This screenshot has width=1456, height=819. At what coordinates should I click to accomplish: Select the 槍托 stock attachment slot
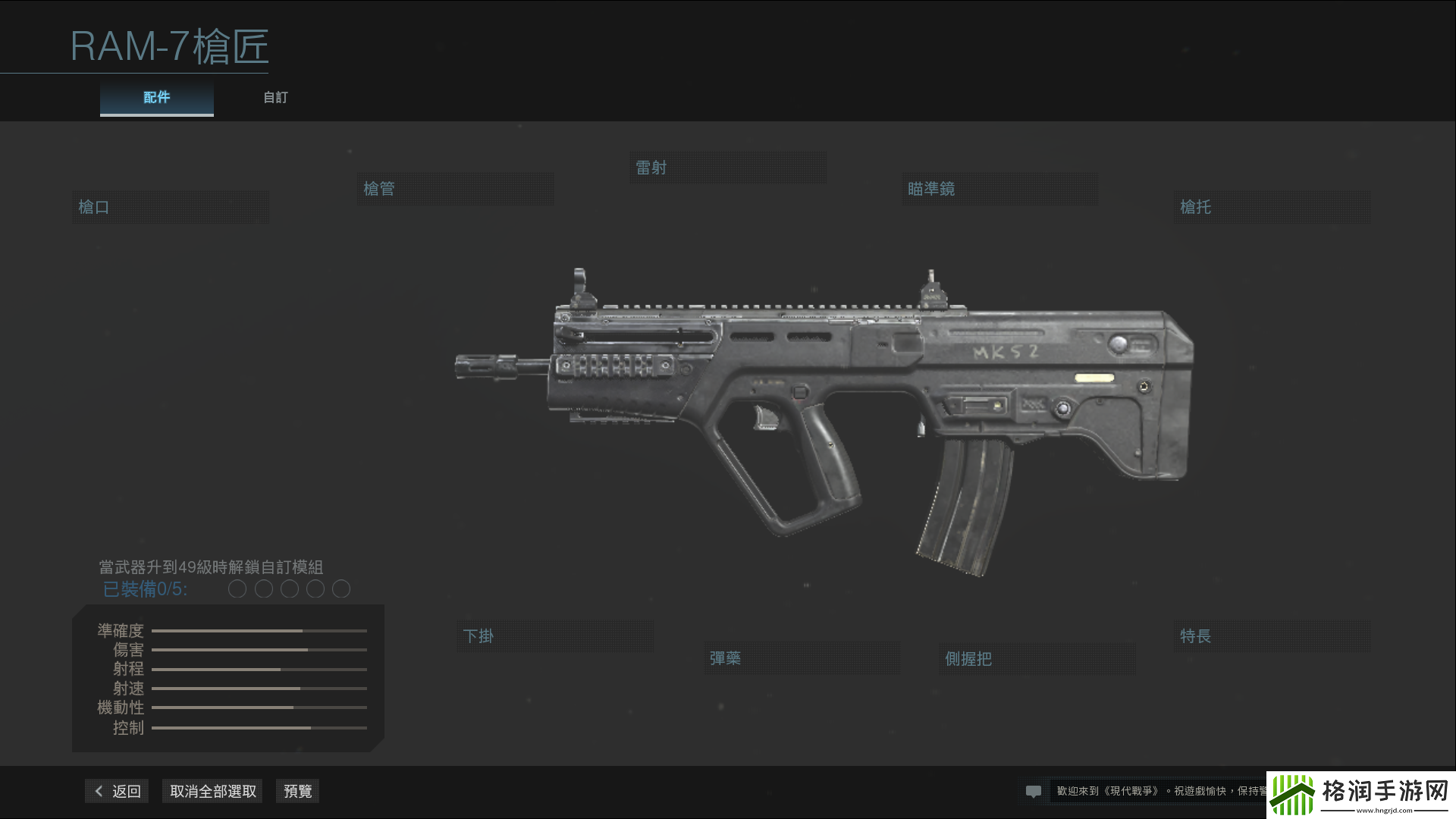tap(1271, 206)
